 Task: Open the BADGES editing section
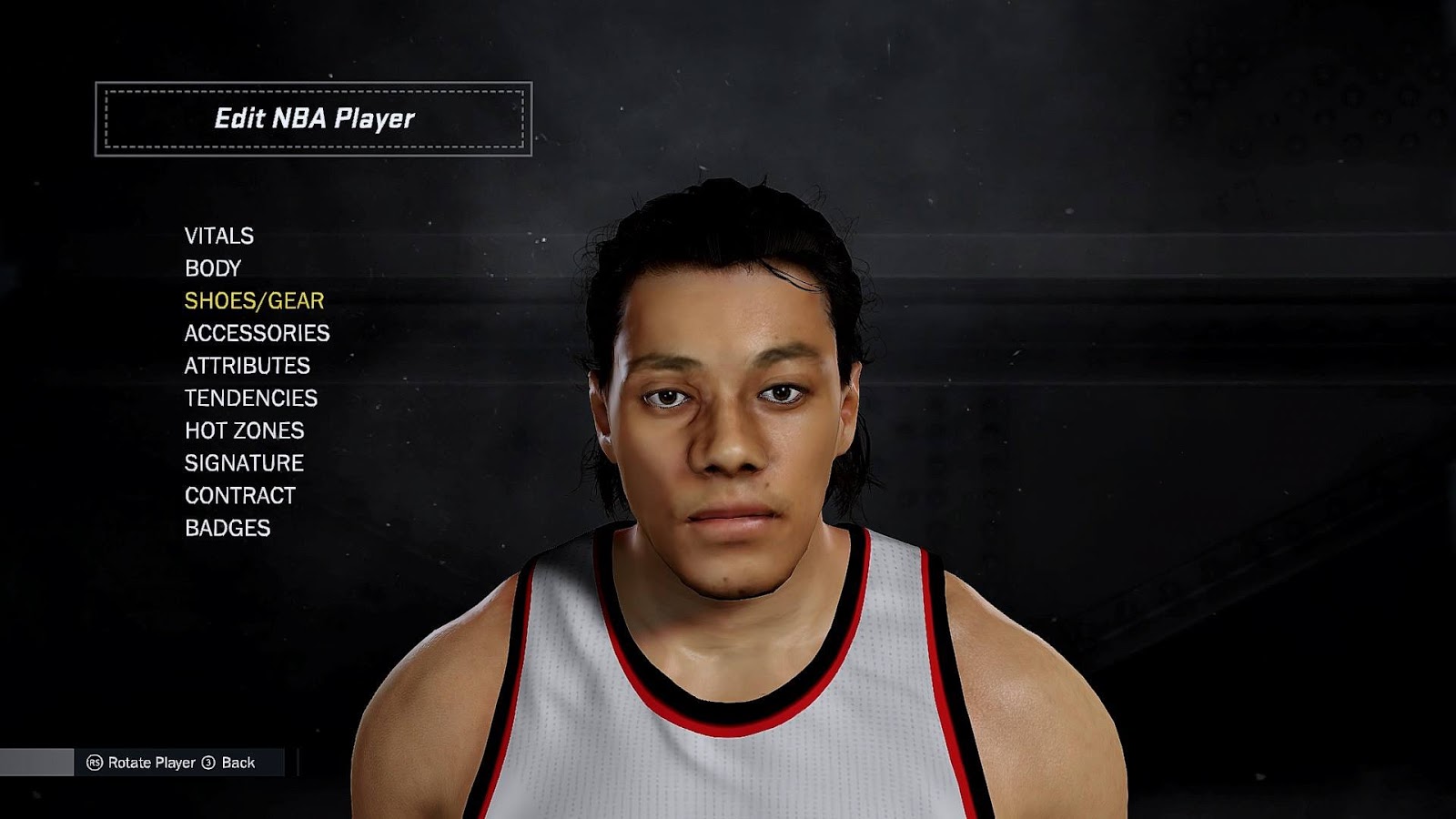(226, 529)
